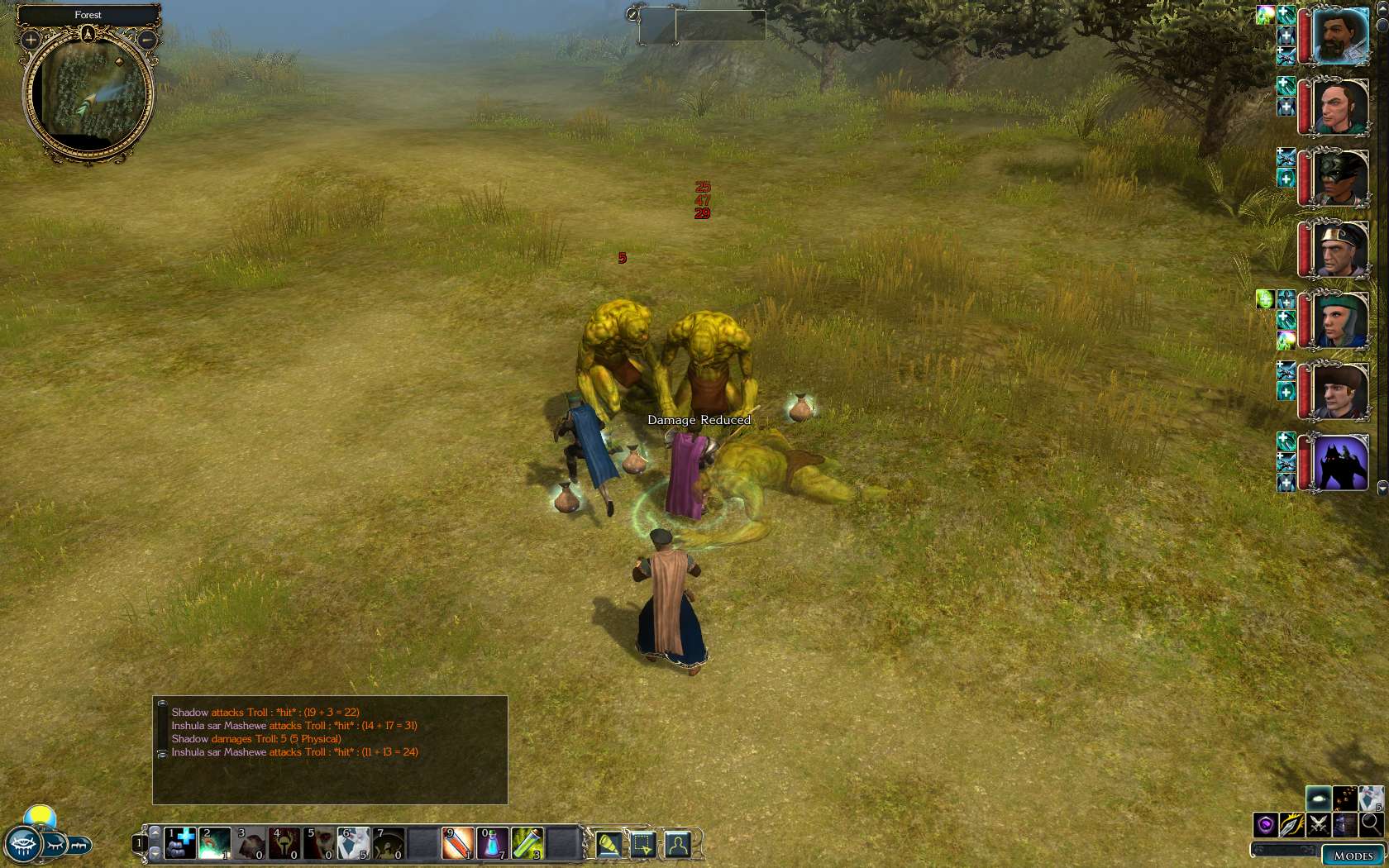Image resolution: width=1389 pixels, height=868 pixels.
Task: Select the shadow wolf companion portrait
Action: (1339, 463)
